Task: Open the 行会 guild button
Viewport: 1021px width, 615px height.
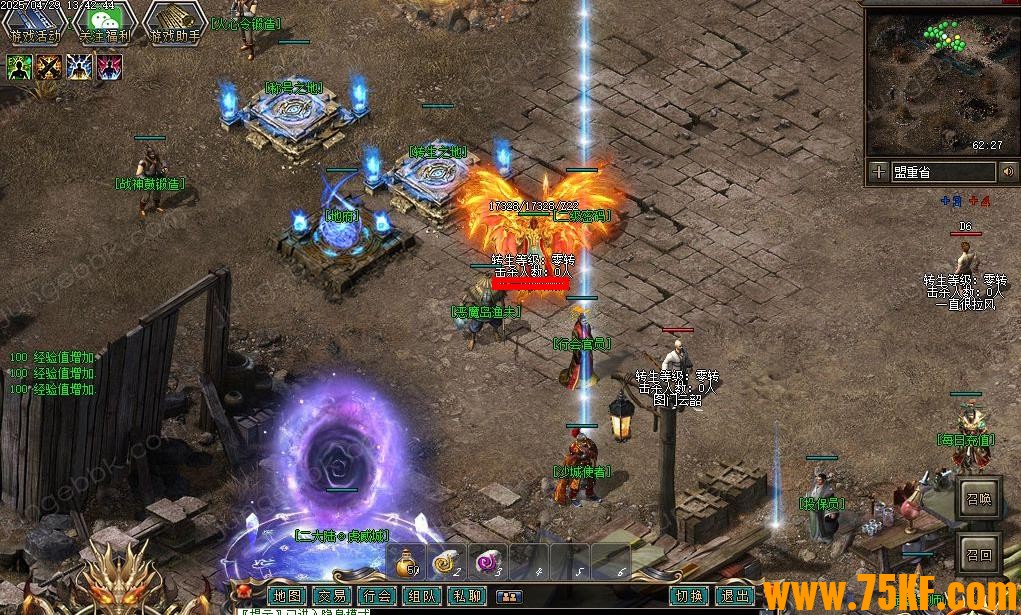Action: [377, 596]
